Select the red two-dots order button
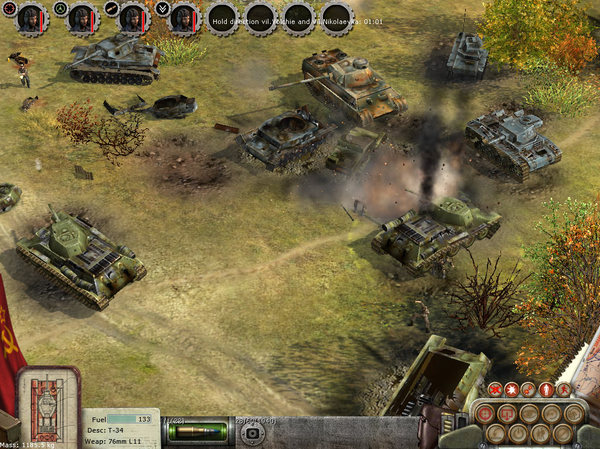The width and height of the screenshot is (600, 449). click(528, 389)
